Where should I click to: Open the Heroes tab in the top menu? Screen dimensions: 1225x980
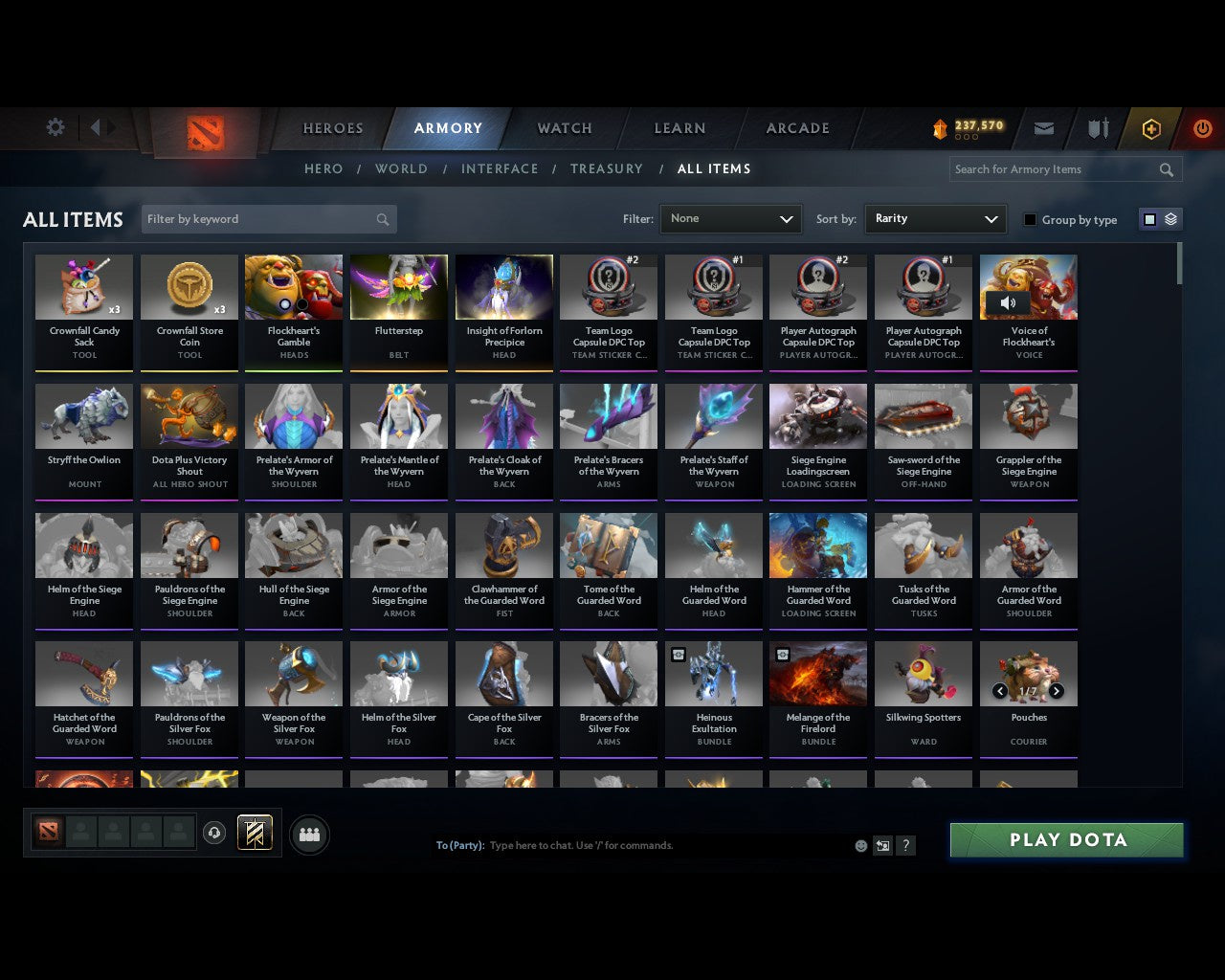pos(332,128)
